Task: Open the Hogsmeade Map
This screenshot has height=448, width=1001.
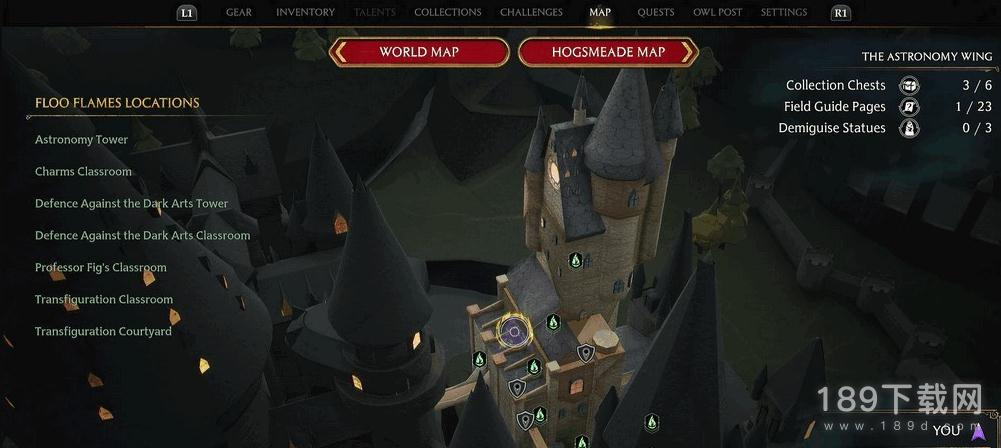Action: coord(608,52)
